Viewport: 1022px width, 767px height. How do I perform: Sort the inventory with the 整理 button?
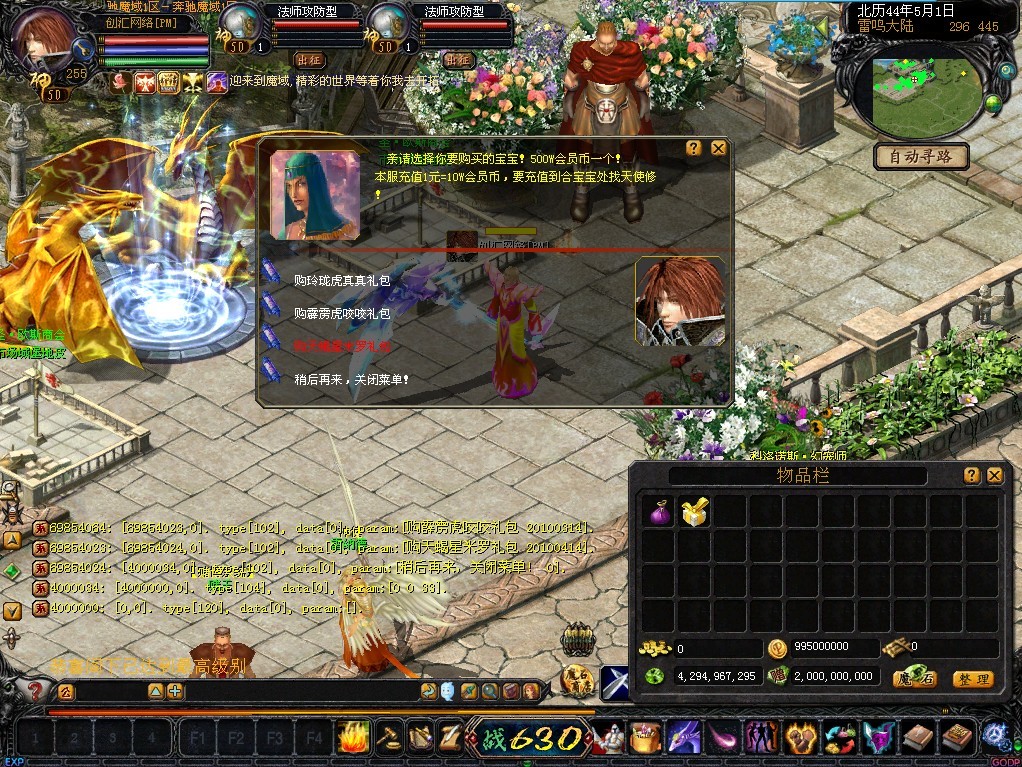972,678
